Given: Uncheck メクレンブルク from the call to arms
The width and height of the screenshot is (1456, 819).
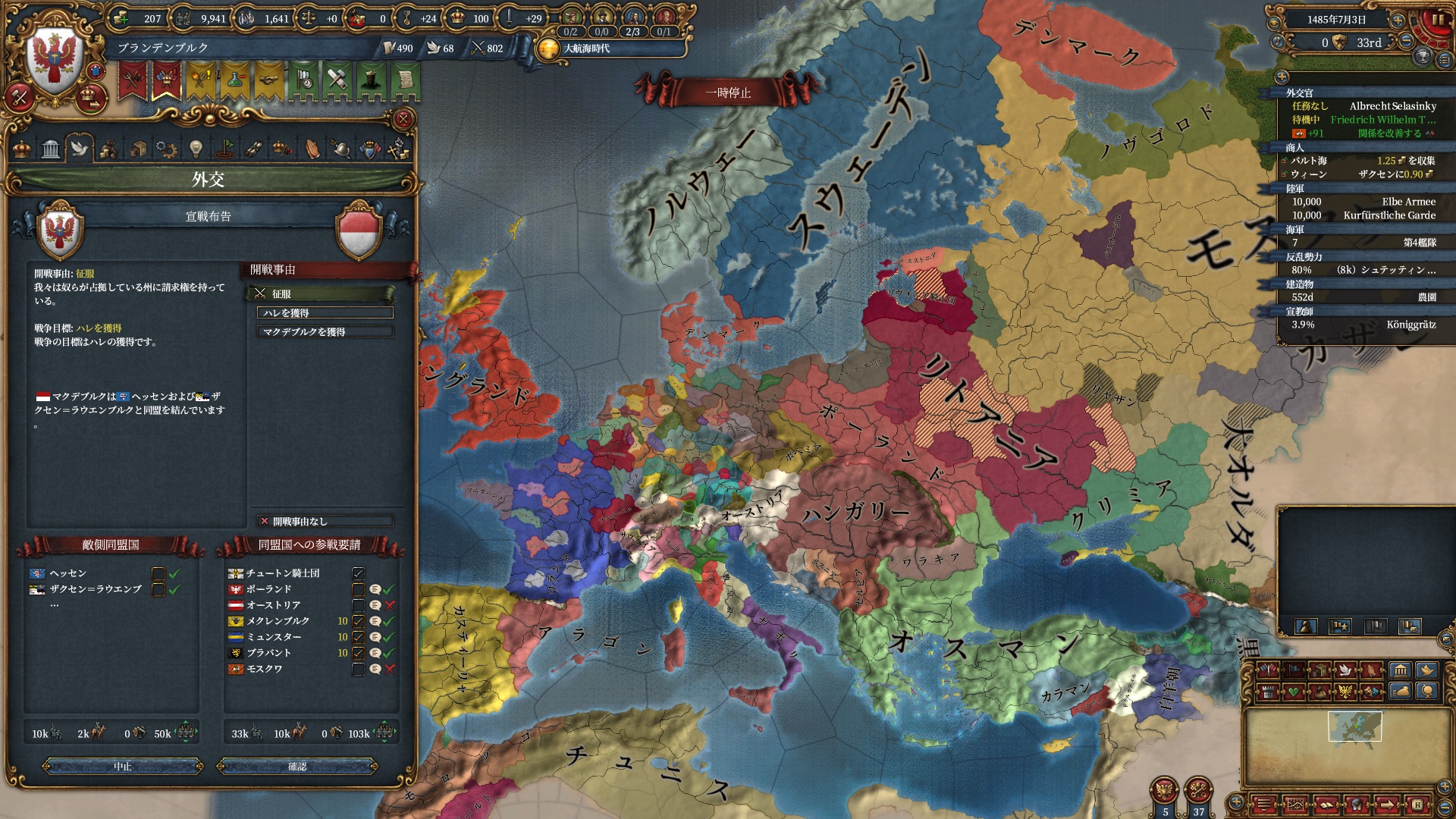Looking at the screenshot, I should tap(358, 621).
